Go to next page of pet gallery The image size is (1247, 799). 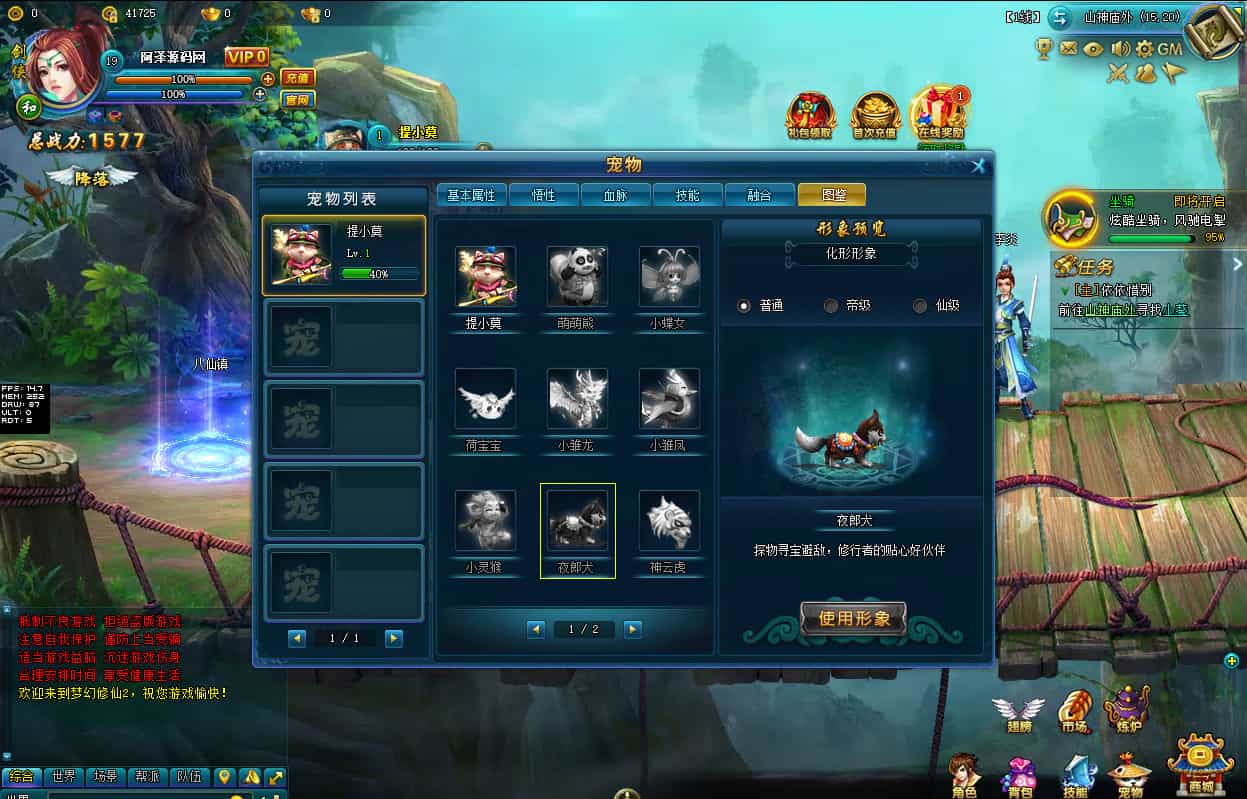[632, 629]
